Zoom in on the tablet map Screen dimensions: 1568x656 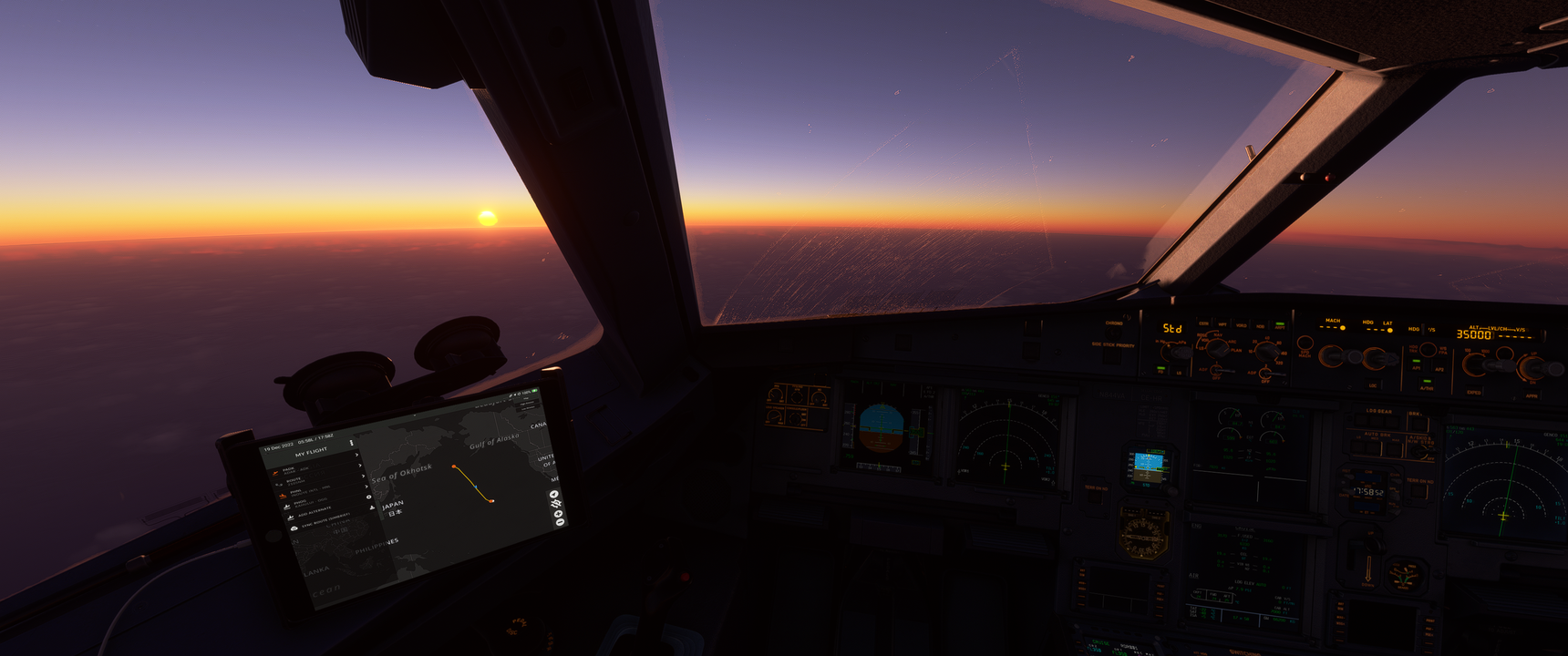tap(559, 513)
